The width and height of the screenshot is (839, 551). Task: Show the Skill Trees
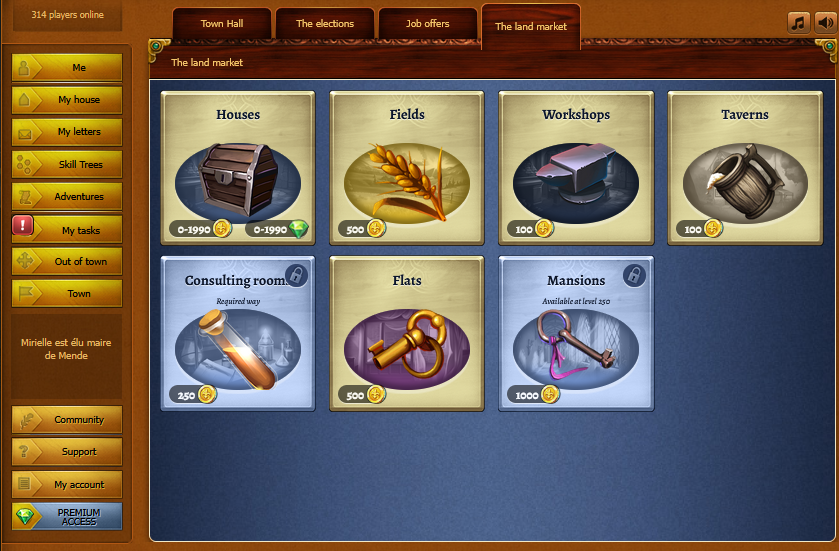67,164
